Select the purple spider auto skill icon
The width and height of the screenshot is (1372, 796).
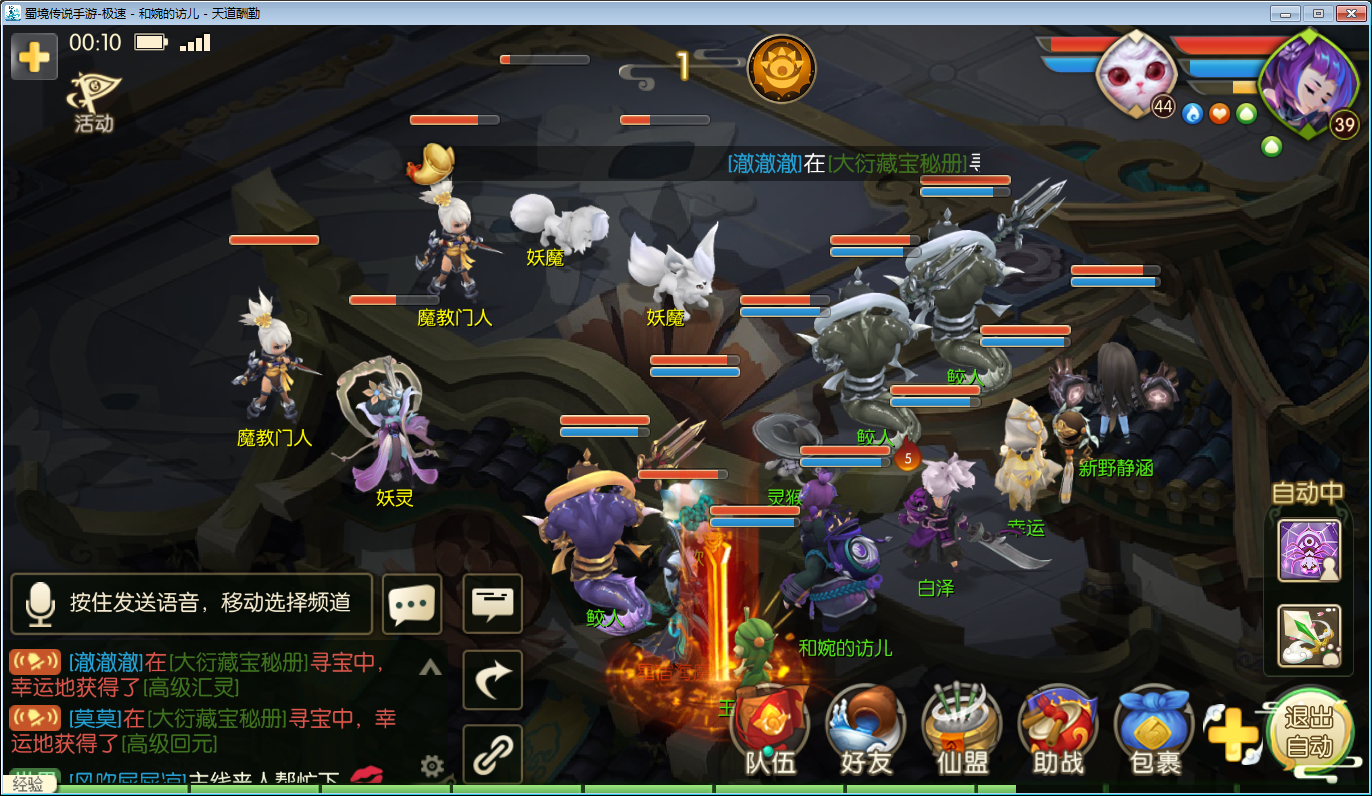point(1309,550)
